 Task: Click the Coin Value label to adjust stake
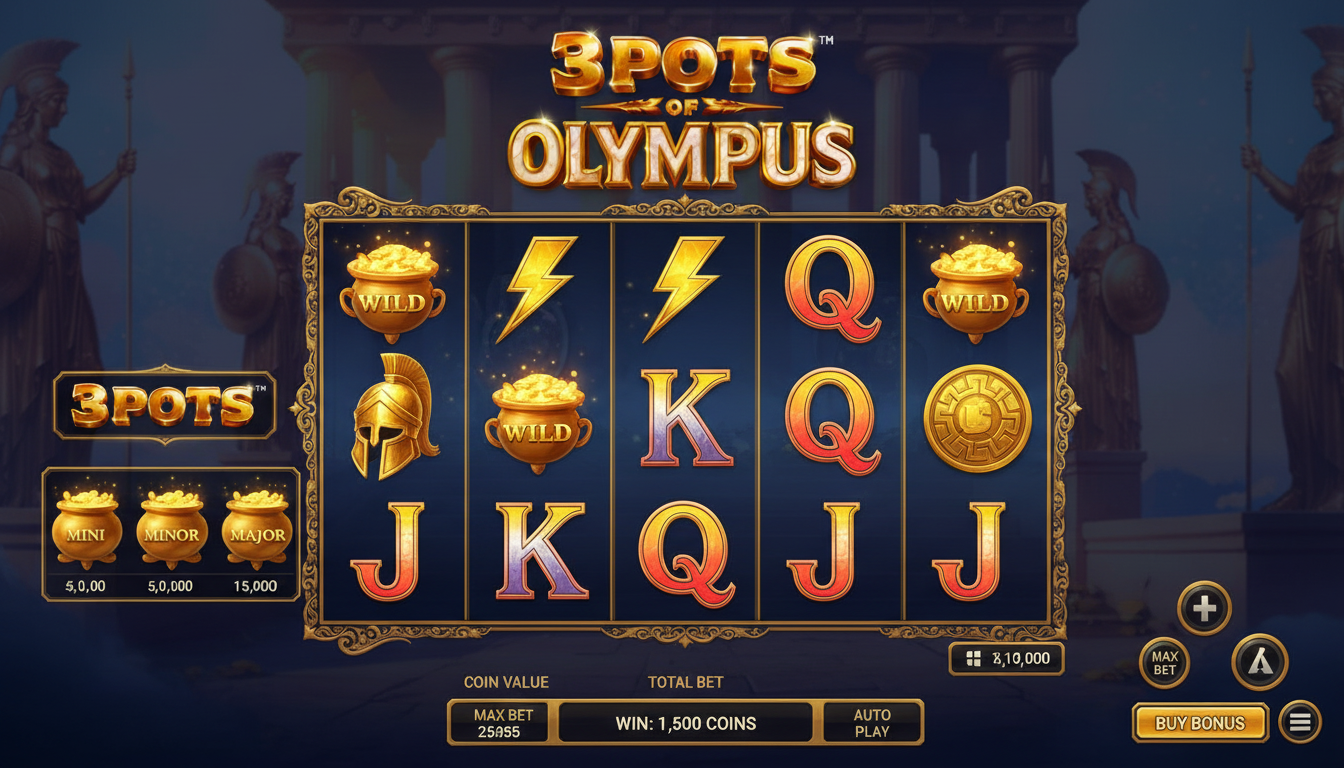pos(505,682)
